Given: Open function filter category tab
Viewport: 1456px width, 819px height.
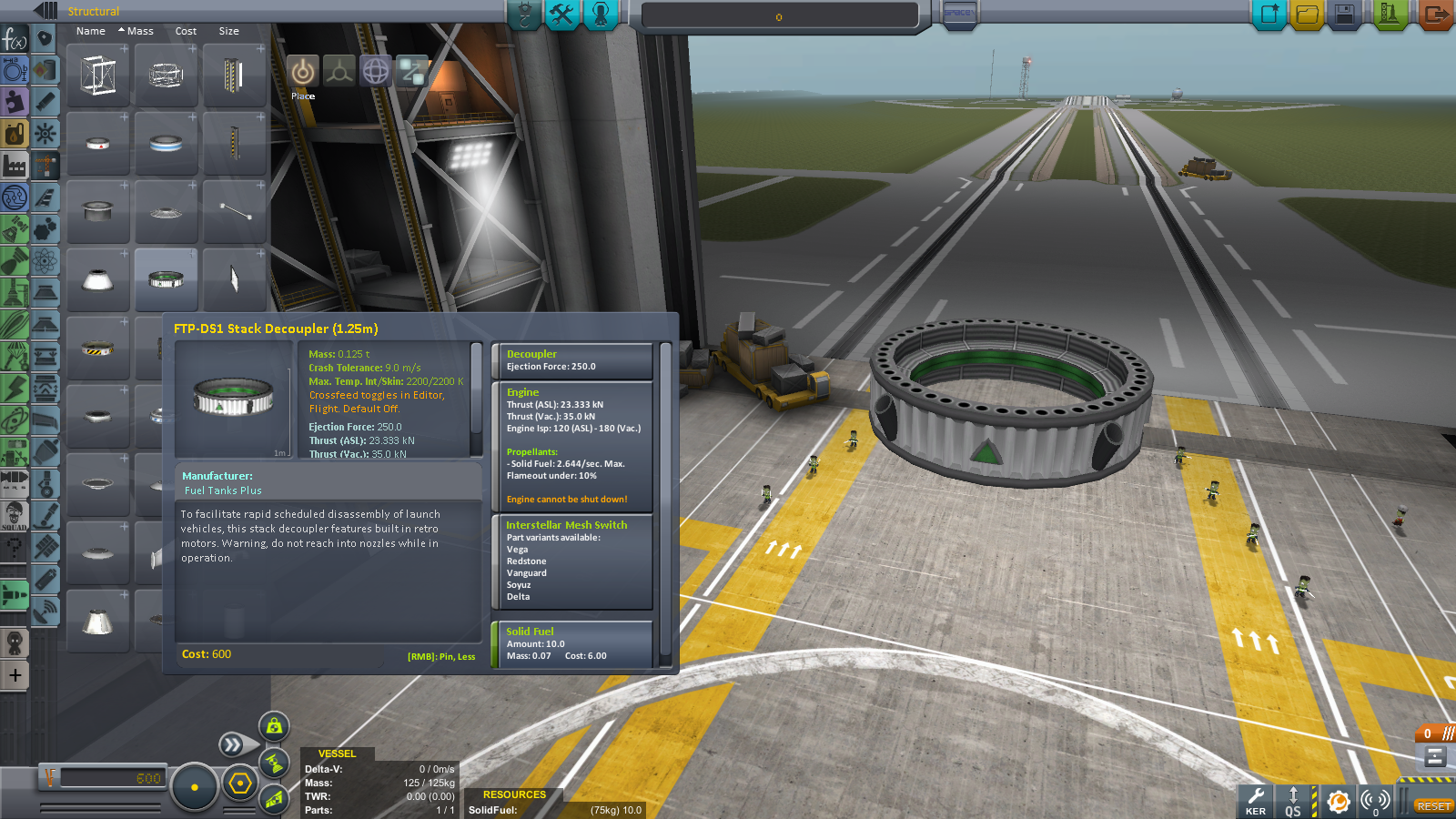Looking at the screenshot, I should [15, 39].
